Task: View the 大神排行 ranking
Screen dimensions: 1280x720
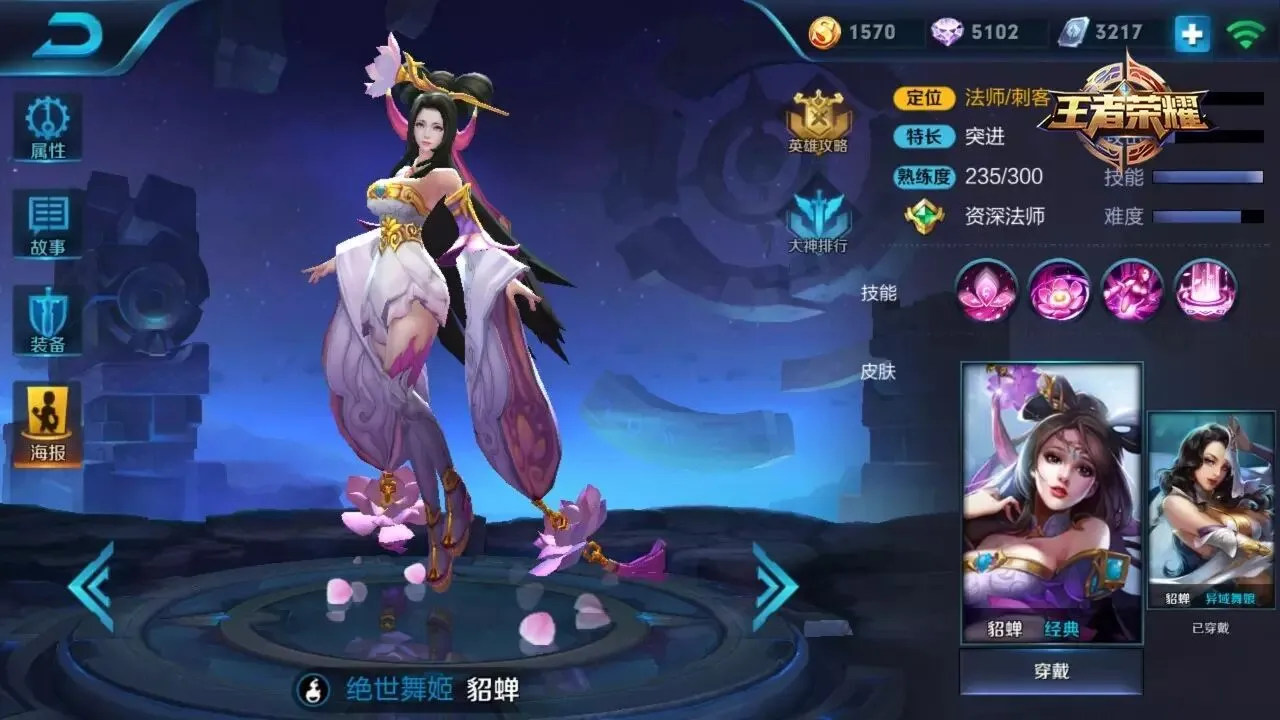Action: 818,222
